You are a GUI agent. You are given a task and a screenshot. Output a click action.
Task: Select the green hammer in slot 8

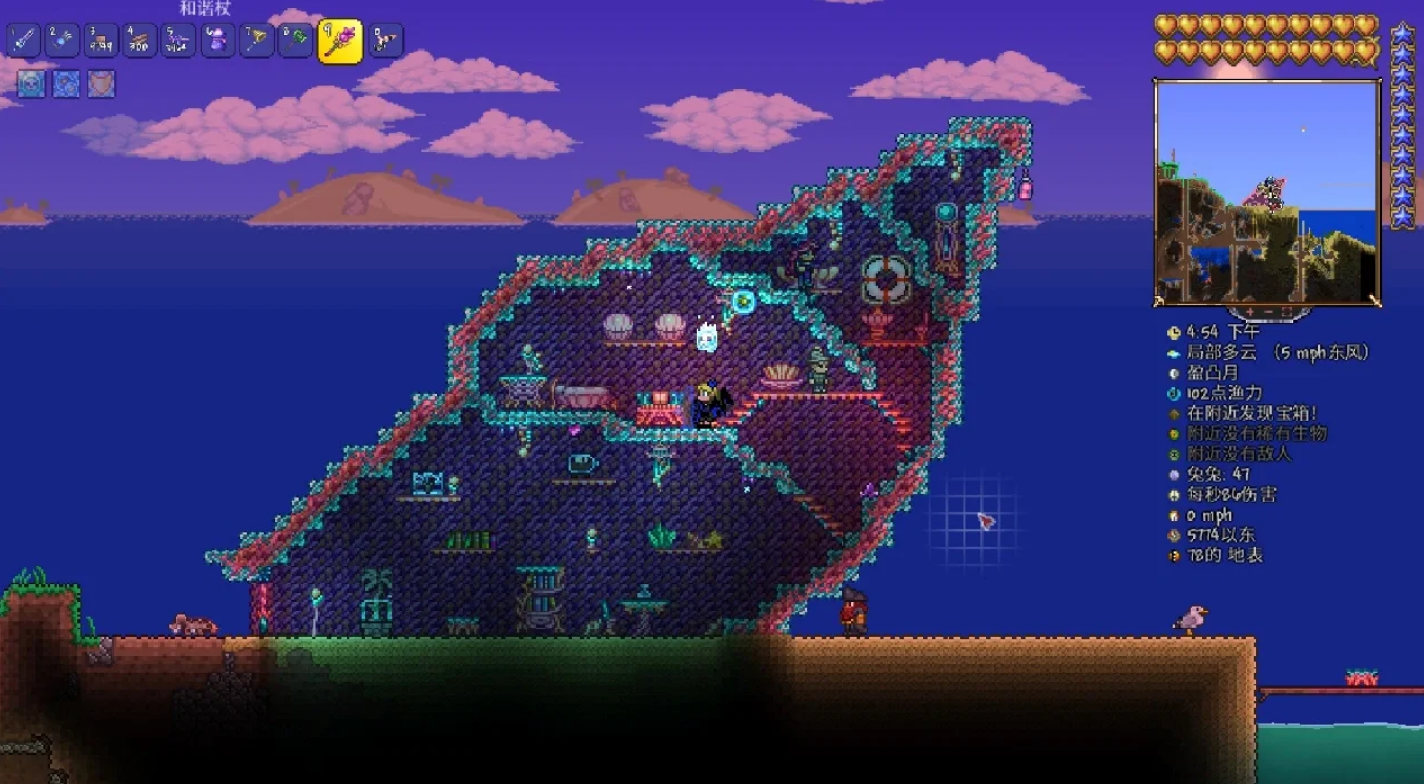[x=296, y=41]
